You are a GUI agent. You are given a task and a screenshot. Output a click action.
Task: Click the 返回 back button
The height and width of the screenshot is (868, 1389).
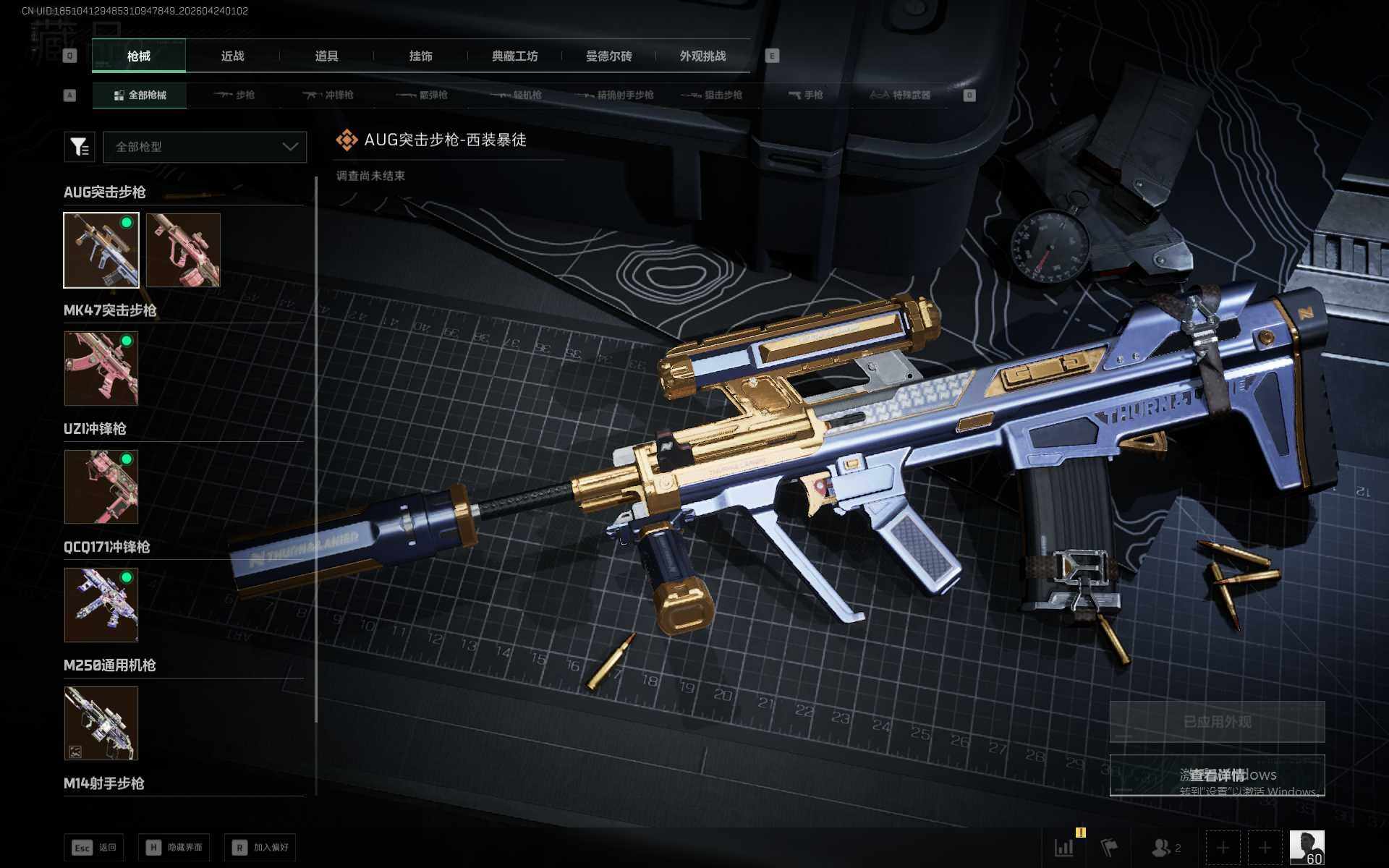[94, 848]
